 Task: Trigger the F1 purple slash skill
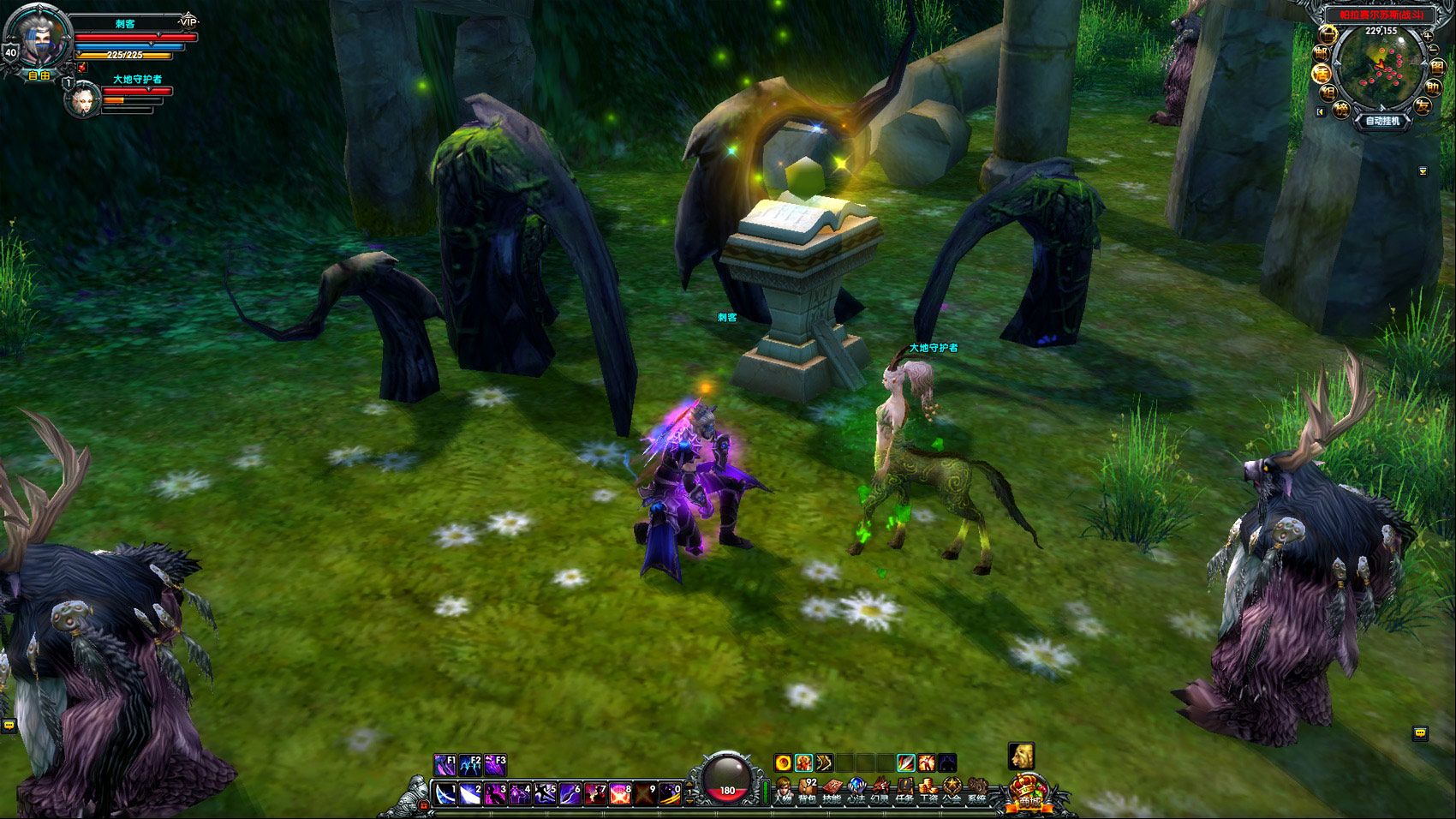click(x=445, y=764)
